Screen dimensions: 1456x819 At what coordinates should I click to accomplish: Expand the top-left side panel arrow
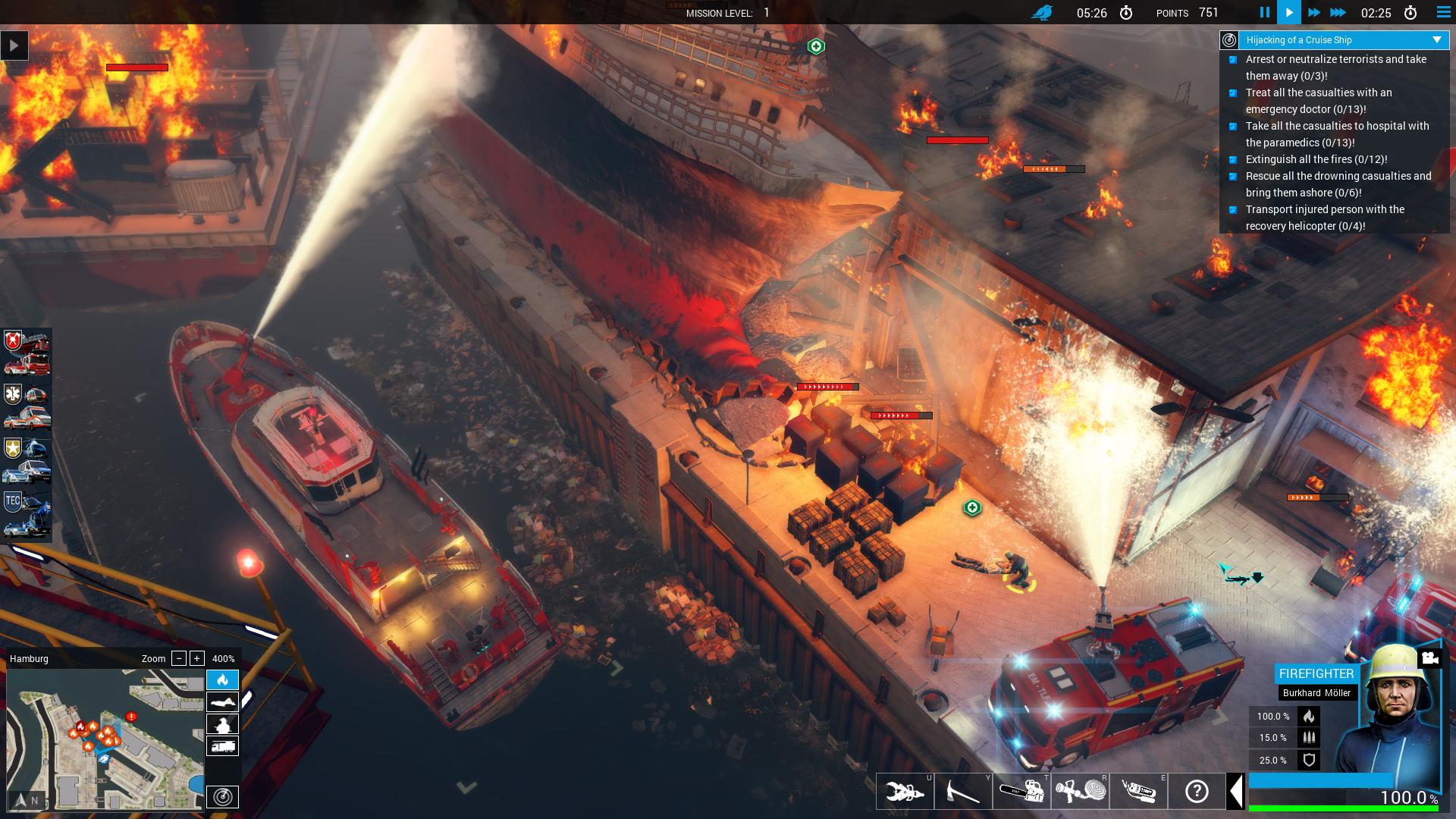click(x=13, y=45)
